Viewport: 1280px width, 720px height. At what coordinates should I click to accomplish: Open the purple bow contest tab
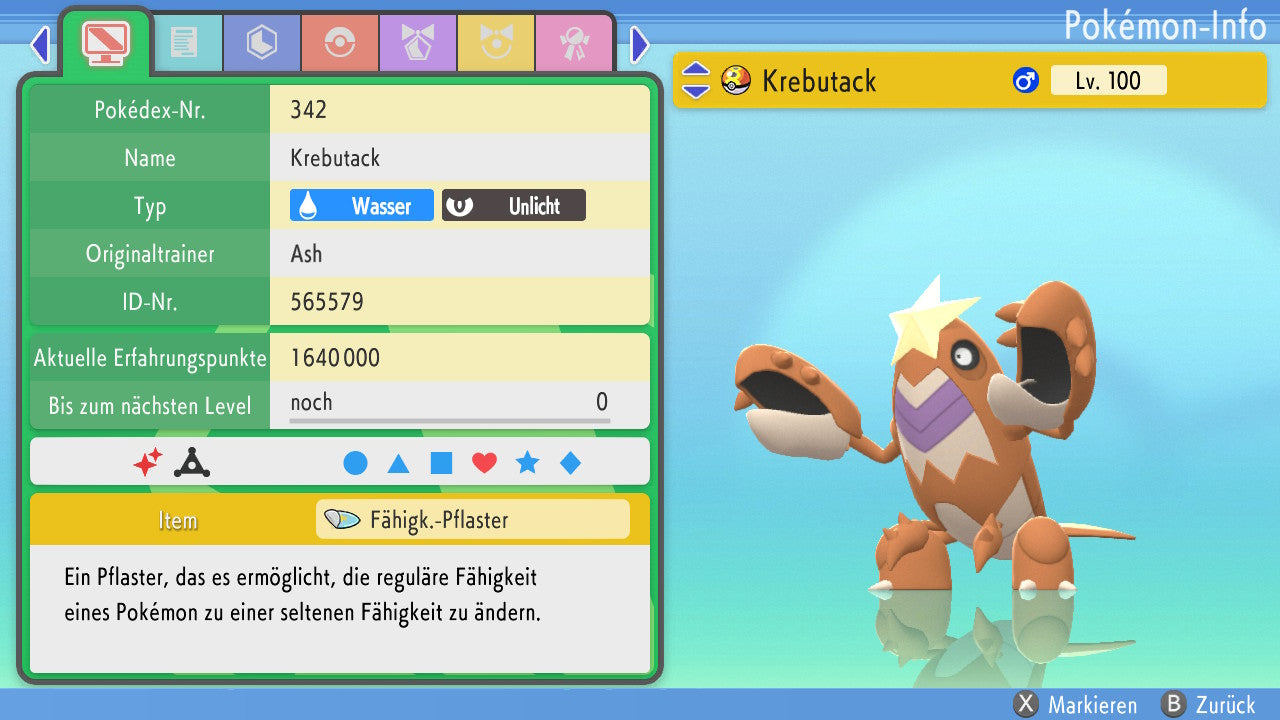point(417,42)
